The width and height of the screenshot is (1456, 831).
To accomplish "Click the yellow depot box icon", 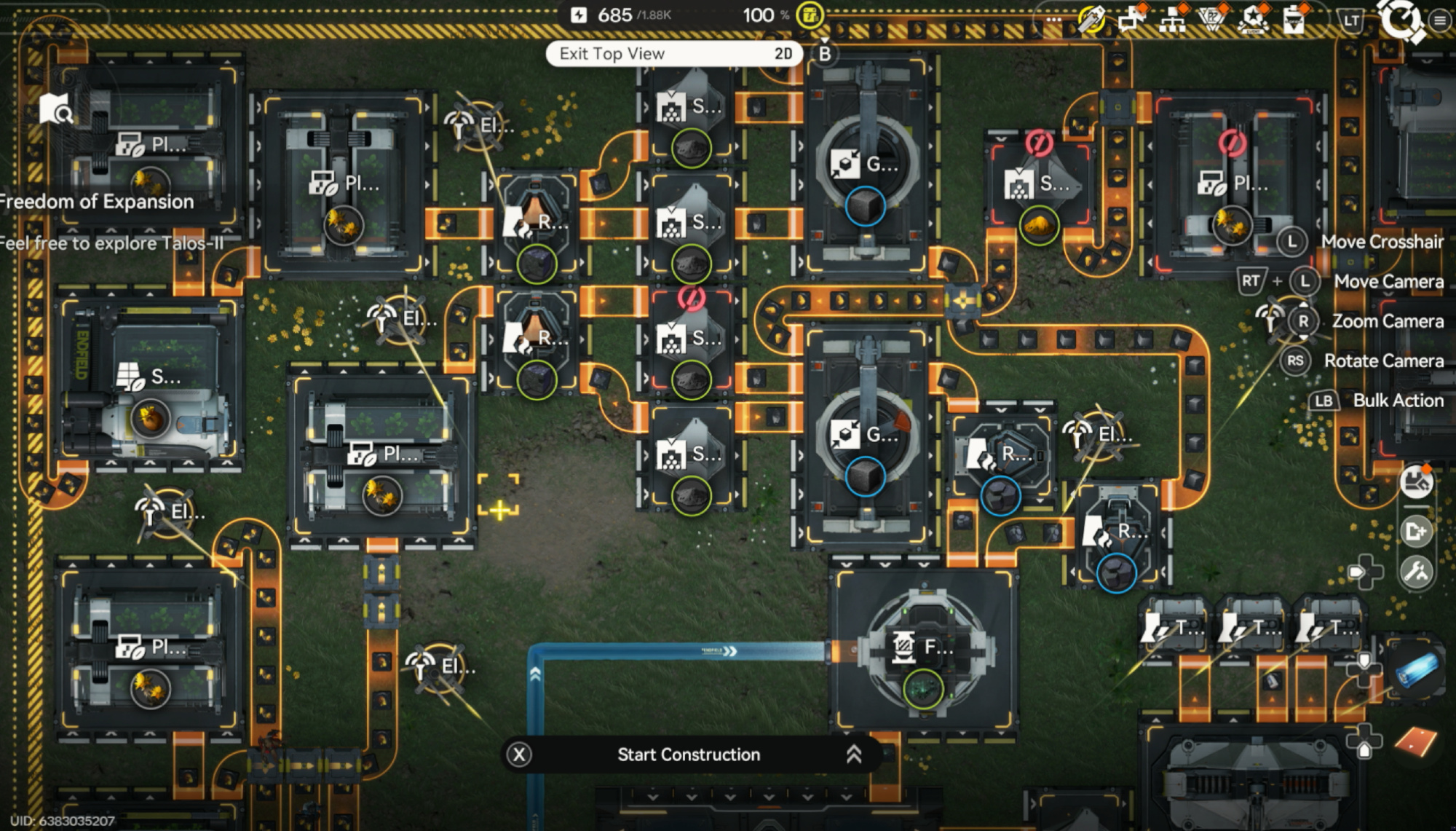I will pyautogui.click(x=810, y=15).
